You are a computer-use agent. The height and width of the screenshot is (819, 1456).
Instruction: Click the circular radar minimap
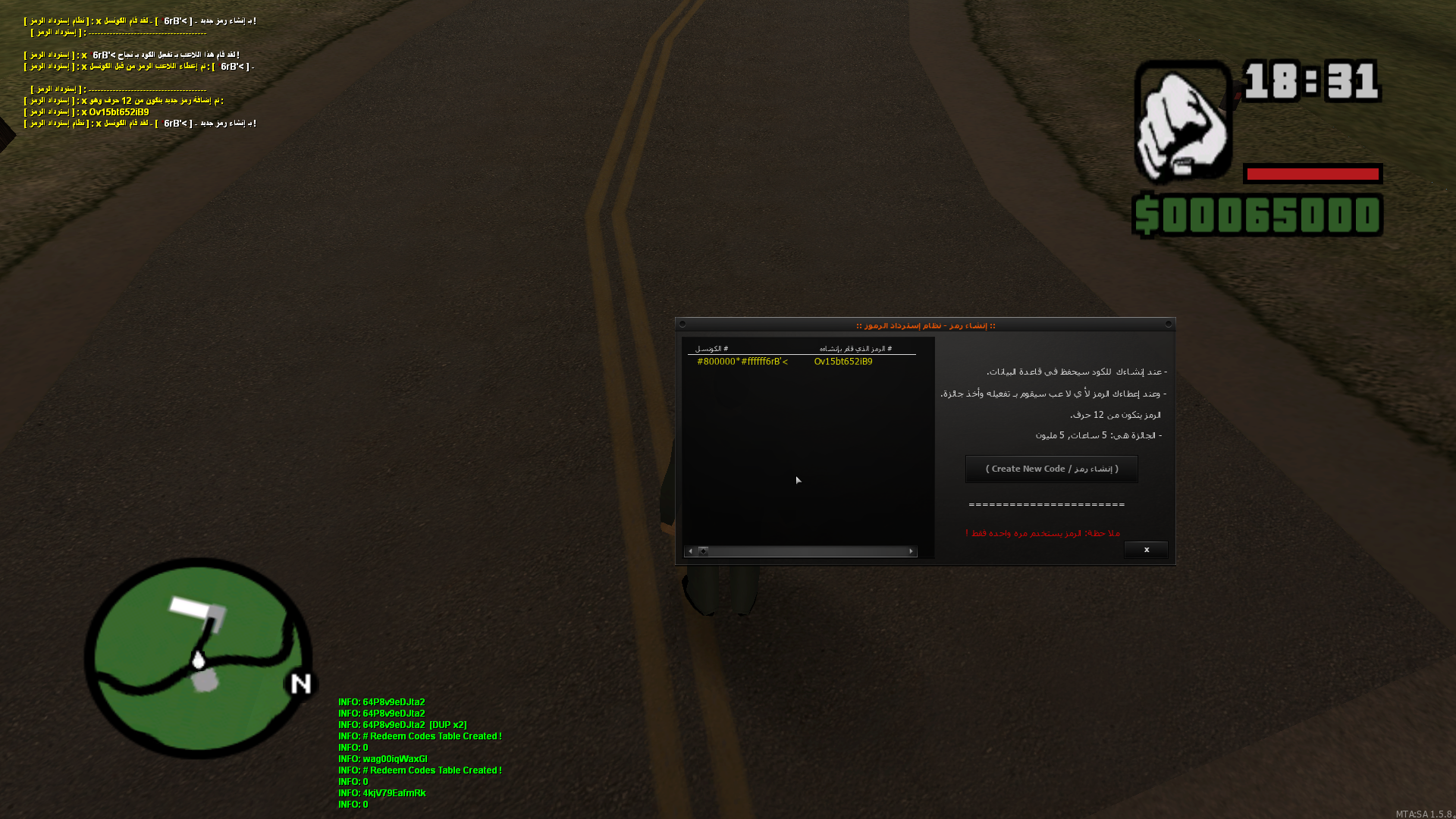coord(199,658)
